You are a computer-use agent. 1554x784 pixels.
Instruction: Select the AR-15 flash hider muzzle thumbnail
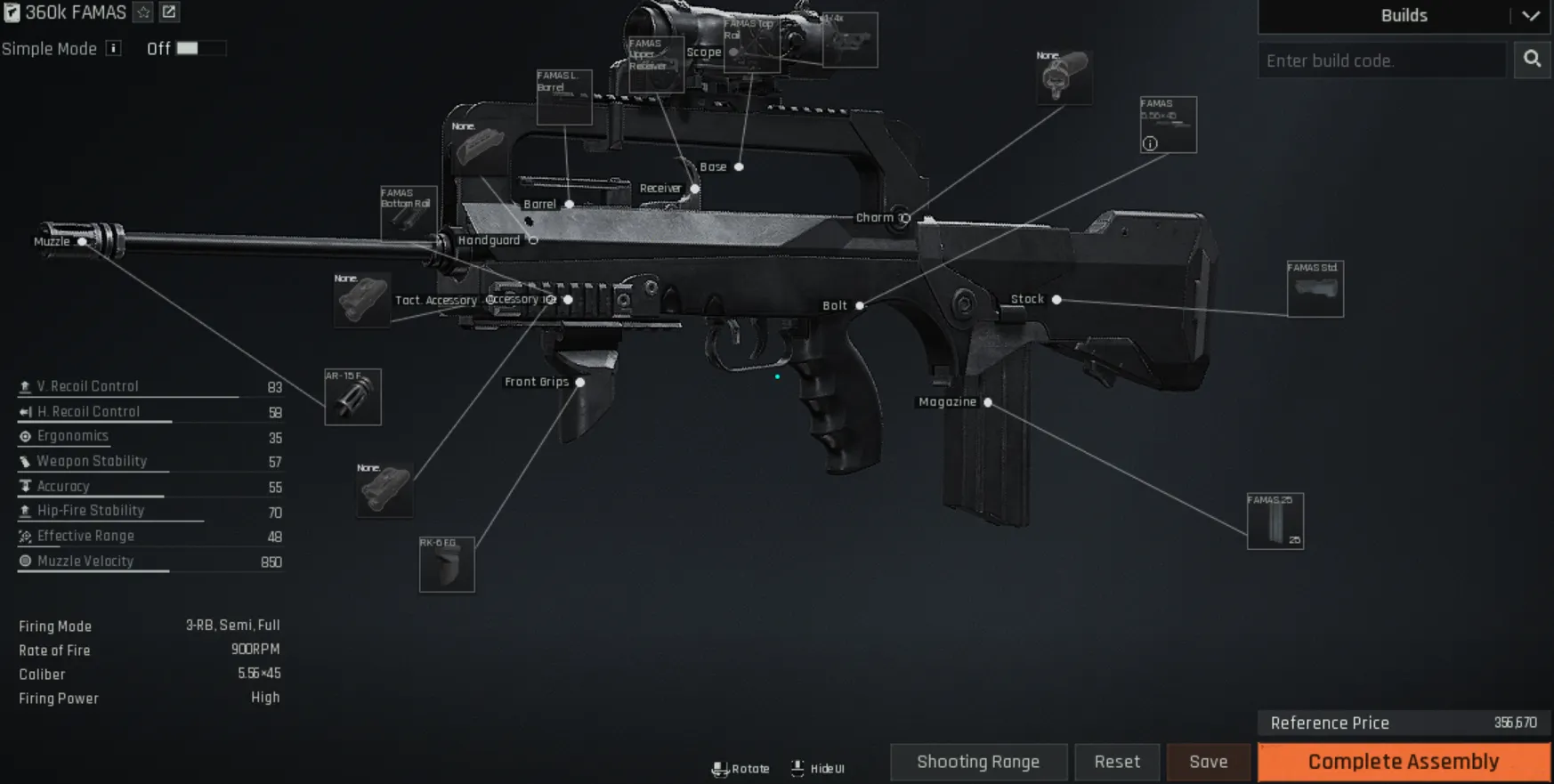352,397
